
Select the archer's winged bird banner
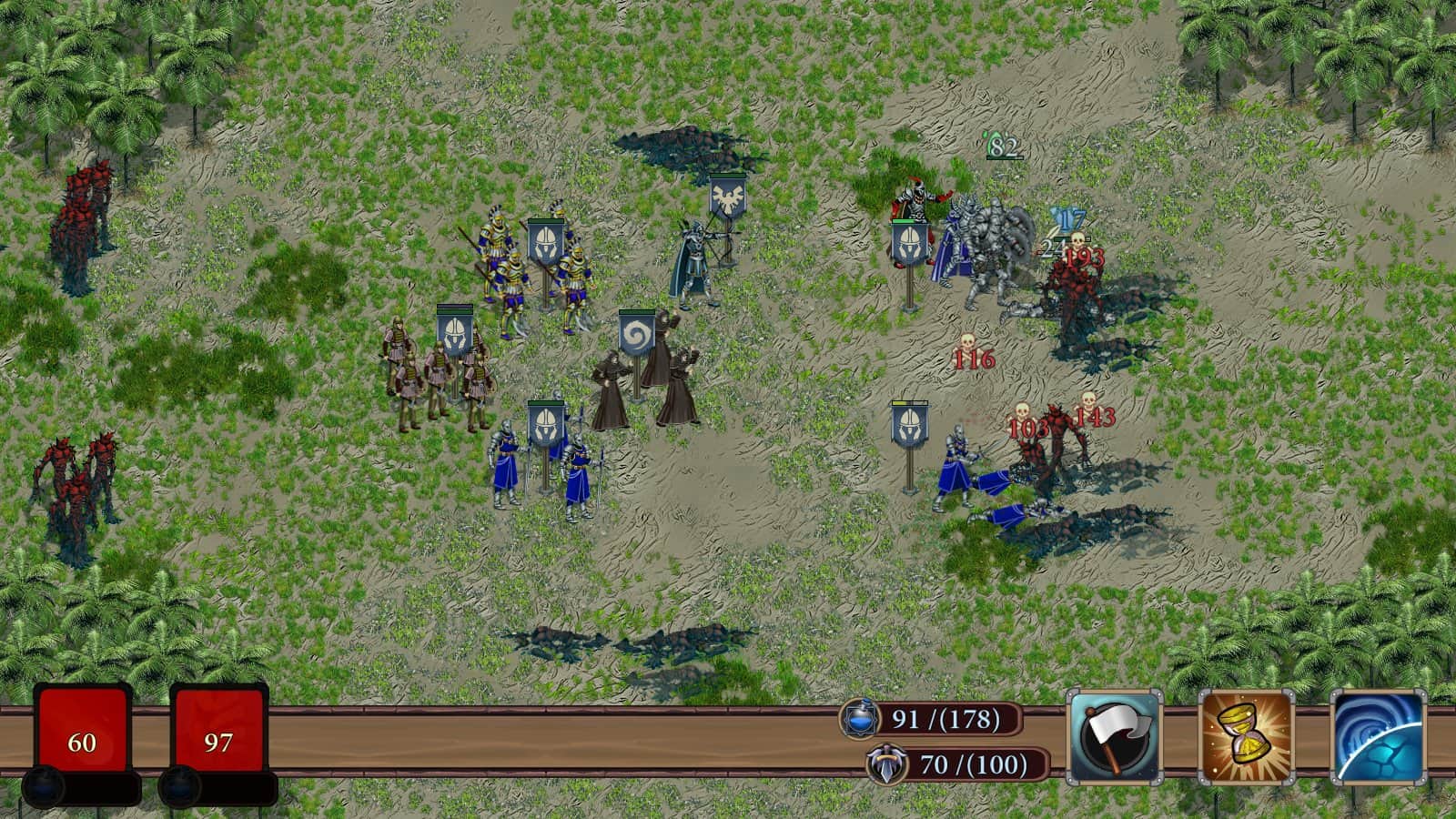727,199
